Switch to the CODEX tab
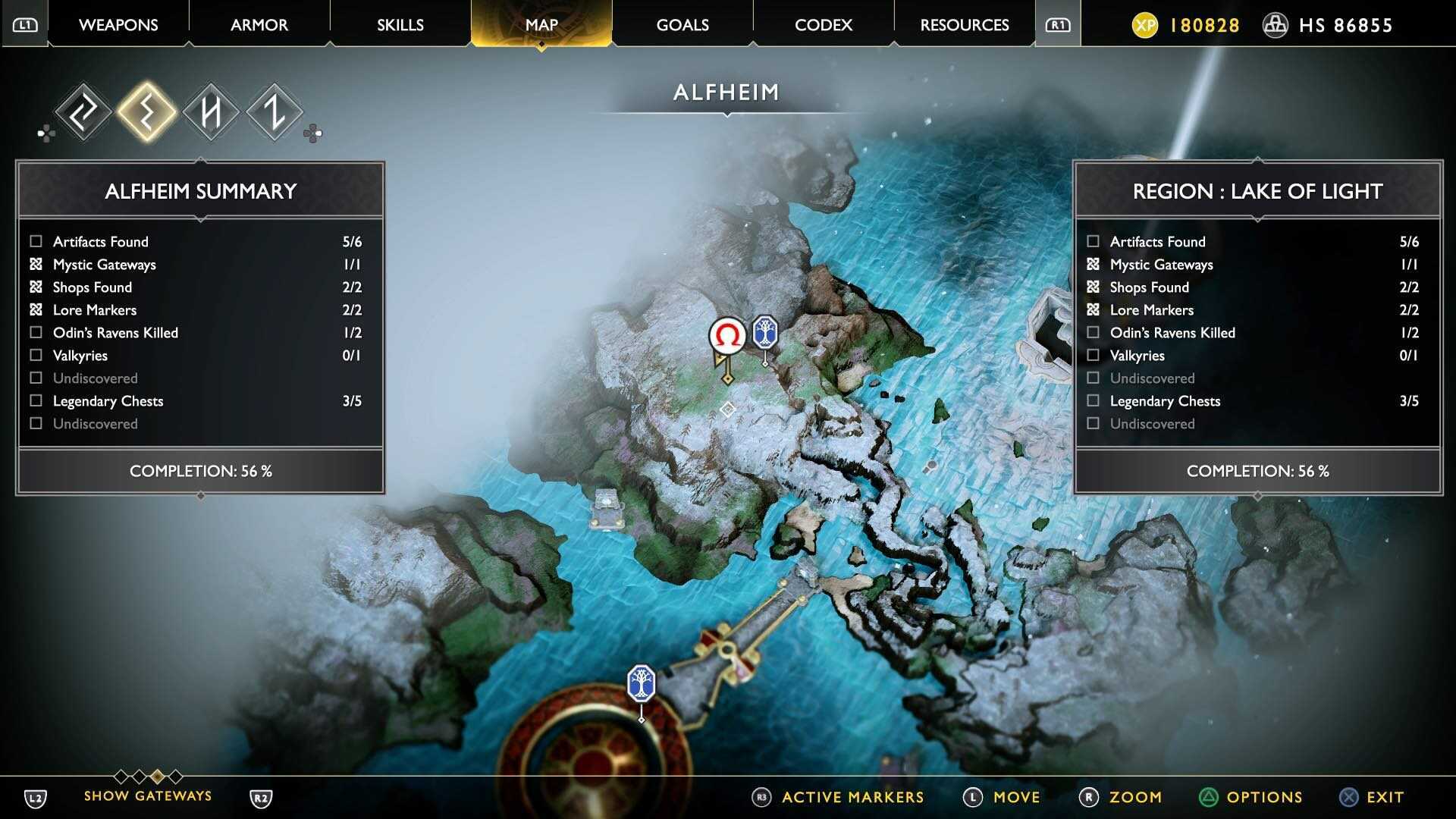This screenshot has width=1456, height=819. (823, 24)
